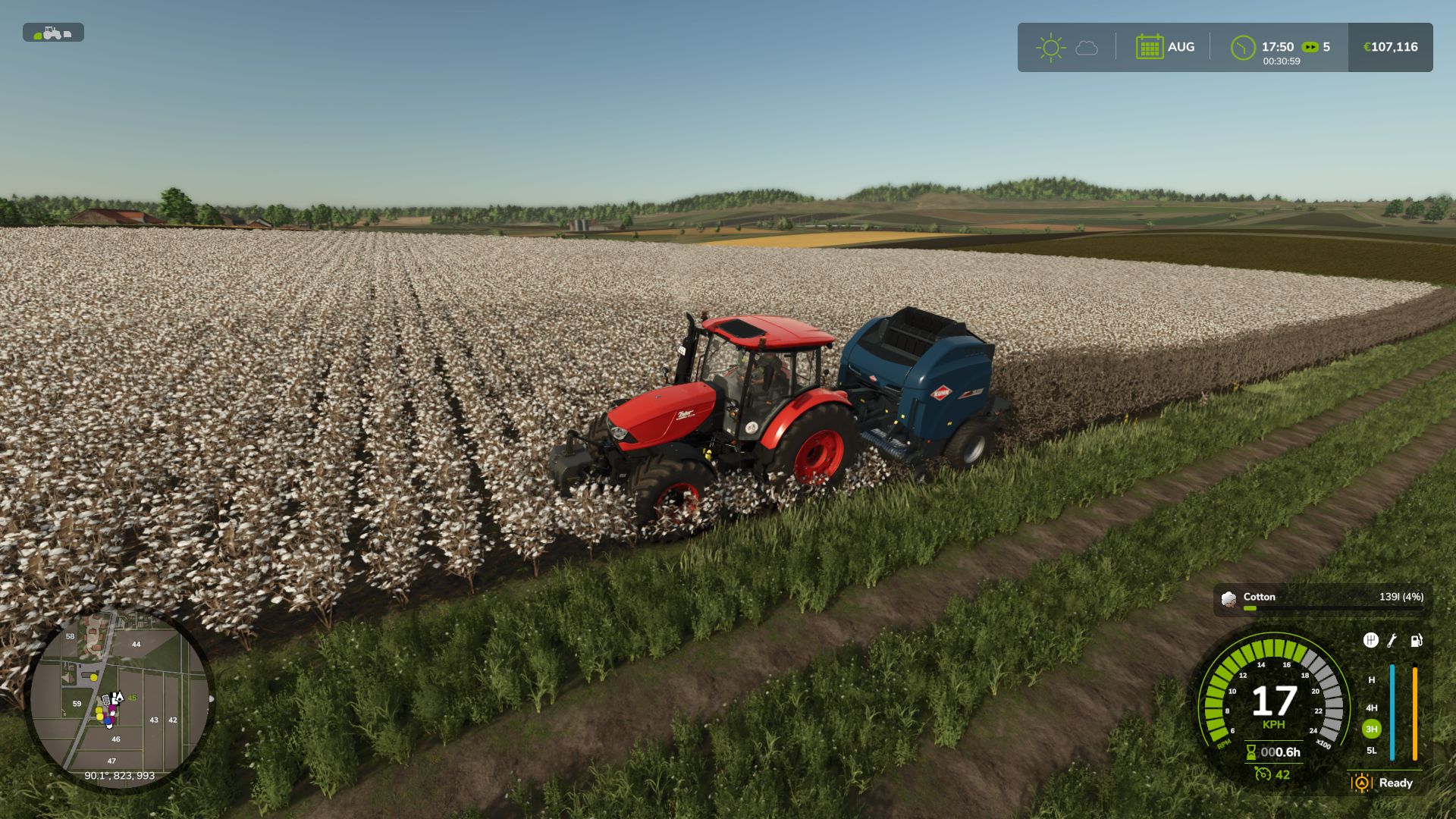The width and height of the screenshot is (1456, 819).
Task: Click the tractor and baler vehicle icon
Action: pyautogui.click(x=53, y=33)
